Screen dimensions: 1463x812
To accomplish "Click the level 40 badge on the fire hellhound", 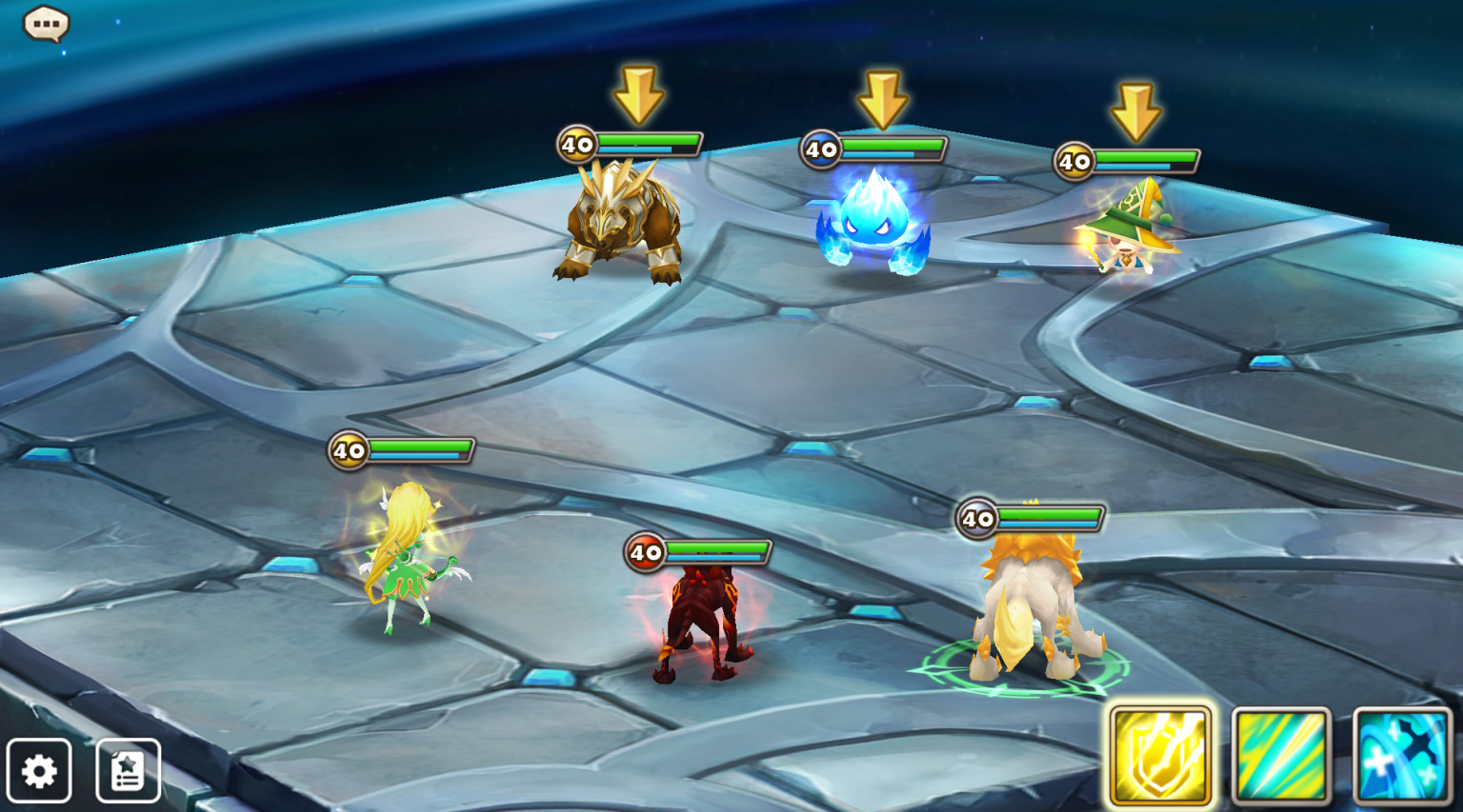I will (x=646, y=551).
